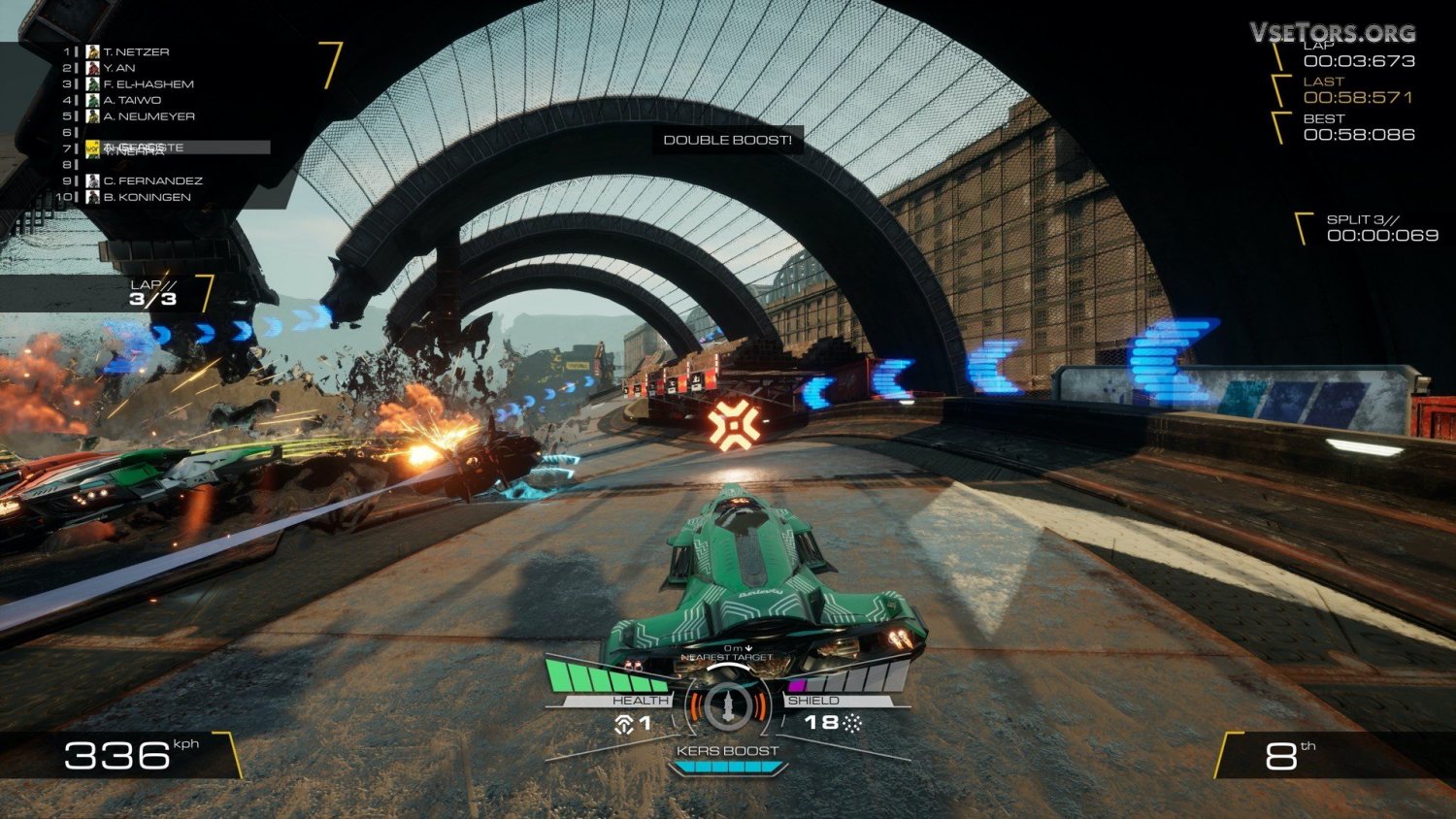Click the weapon icon beside the health bar
Screen dimensions: 1456x819
[x=623, y=723]
